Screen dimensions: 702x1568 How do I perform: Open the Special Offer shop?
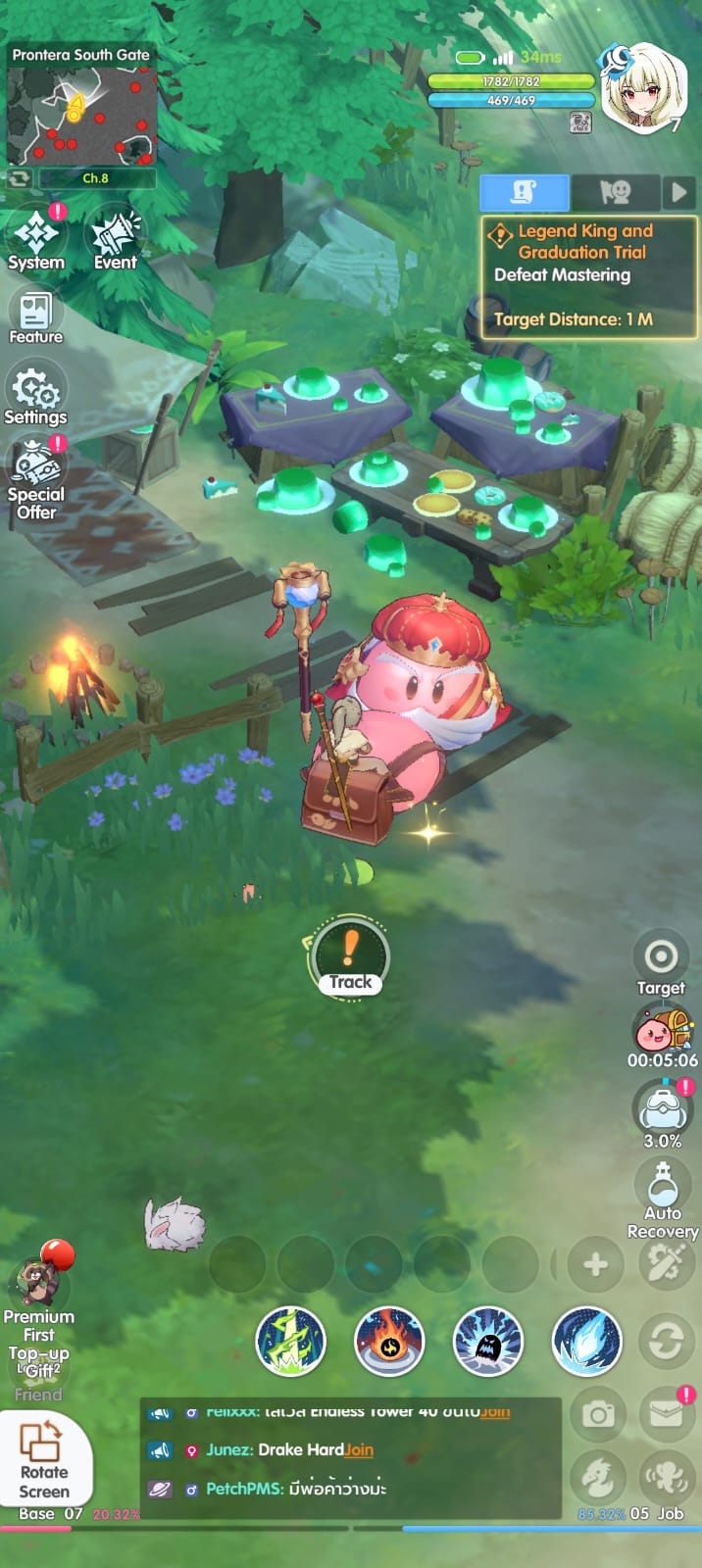pyautogui.click(x=36, y=475)
